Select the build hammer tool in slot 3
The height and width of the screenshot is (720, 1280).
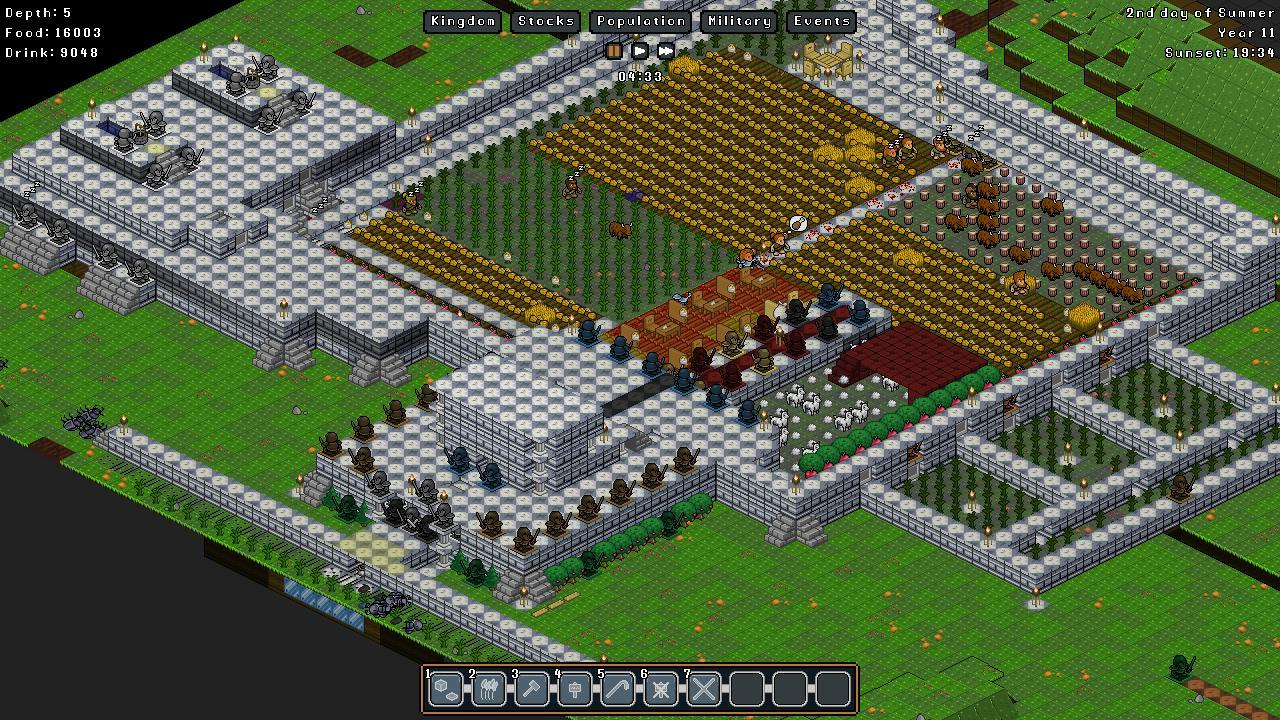click(x=531, y=688)
